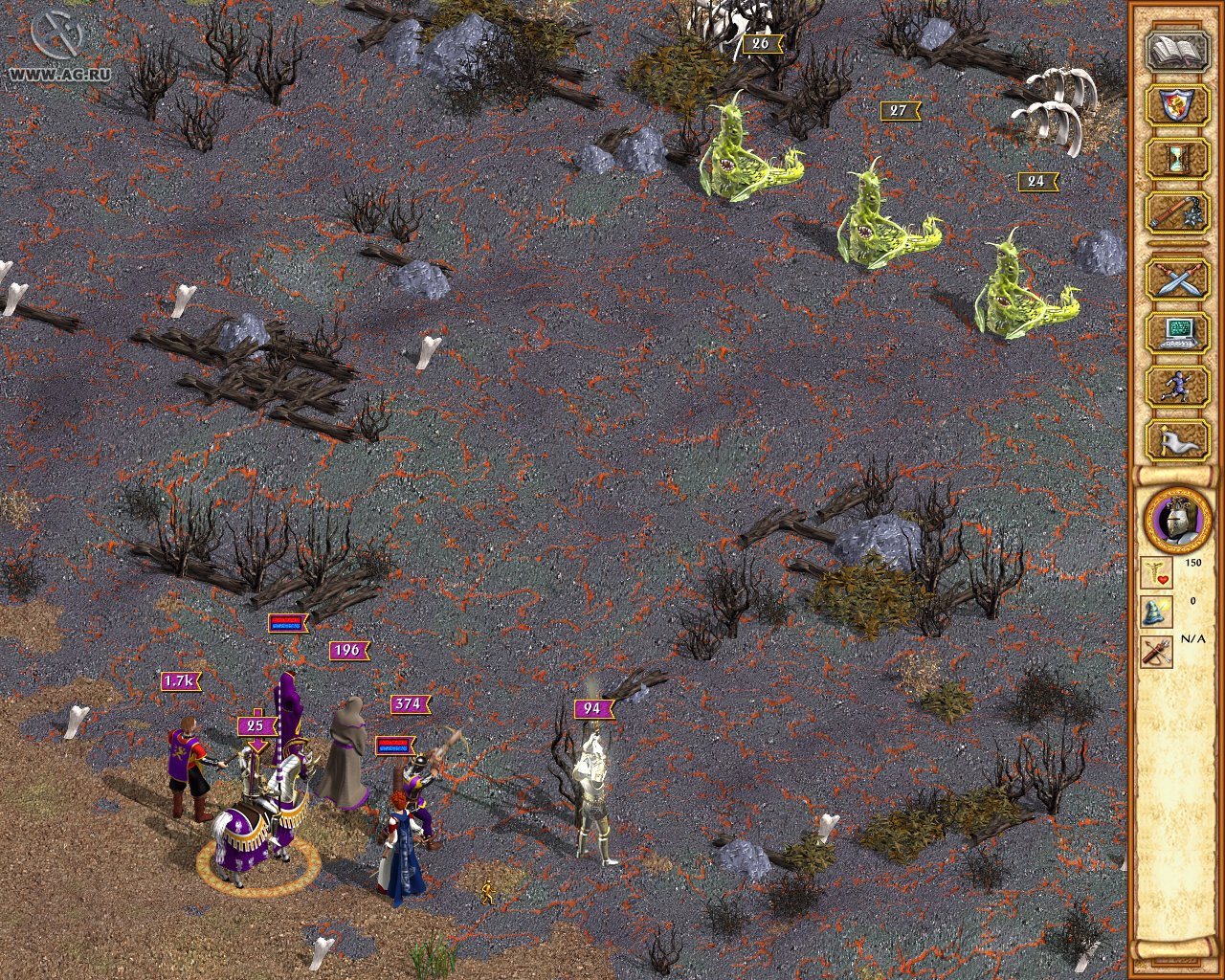Open the kingdom overview shield icon
Image resolution: width=1225 pixels, height=980 pixels.
[1175, 105]
